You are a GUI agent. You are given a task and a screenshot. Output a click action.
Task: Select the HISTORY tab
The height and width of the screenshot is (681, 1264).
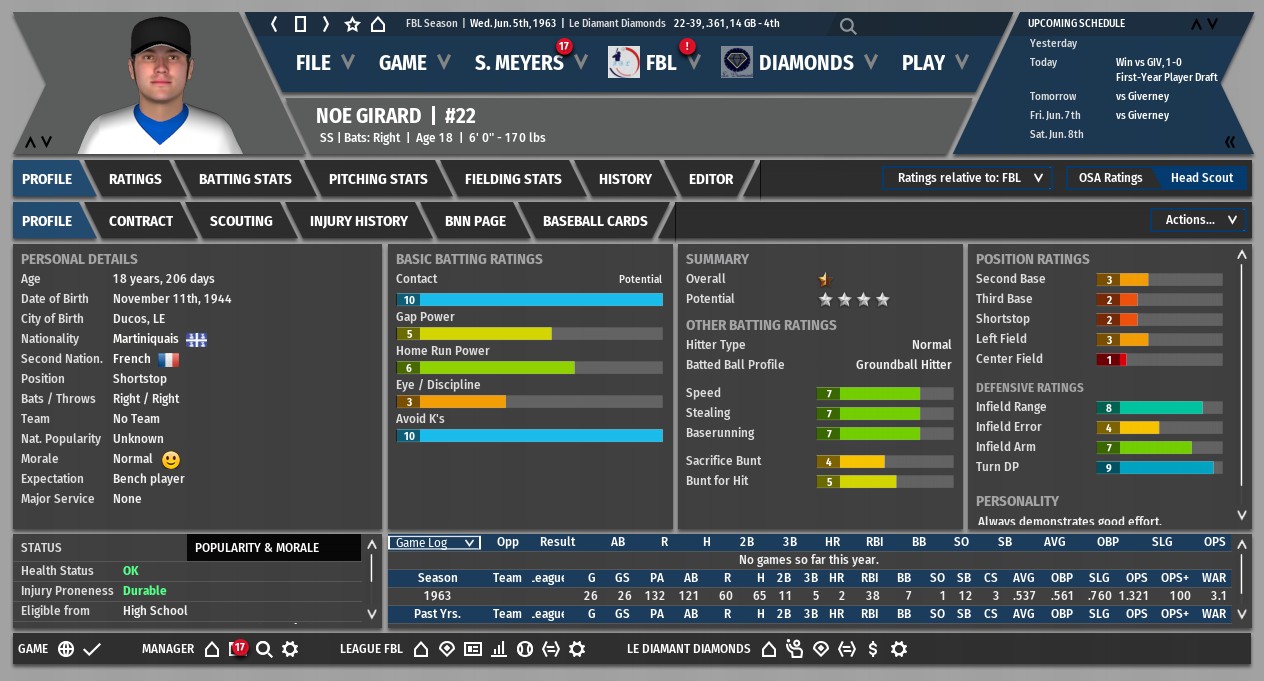[625, 179]
